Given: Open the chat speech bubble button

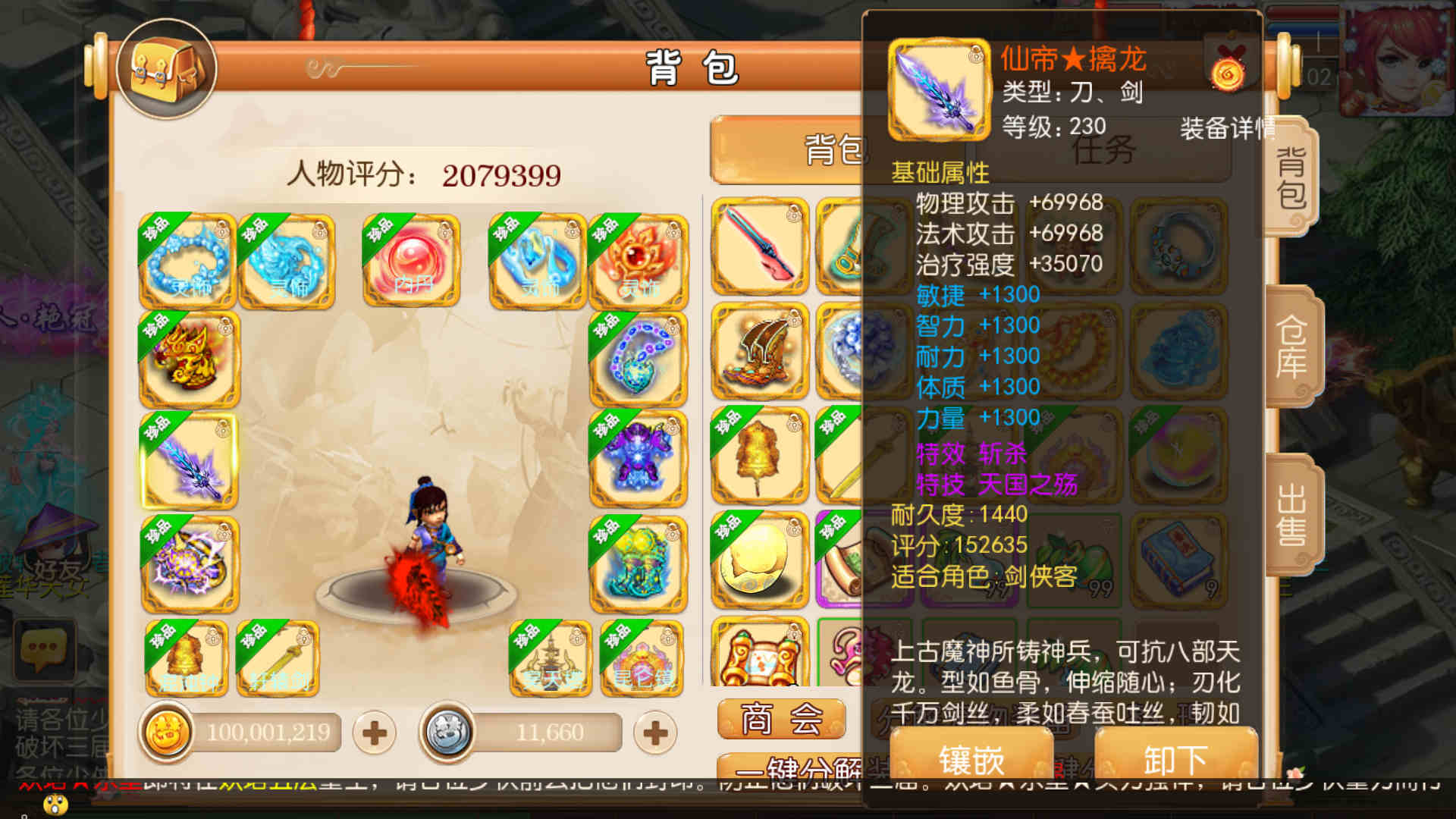Looking at the screenshot, I should pyautogui.click(x=44, y=648).
